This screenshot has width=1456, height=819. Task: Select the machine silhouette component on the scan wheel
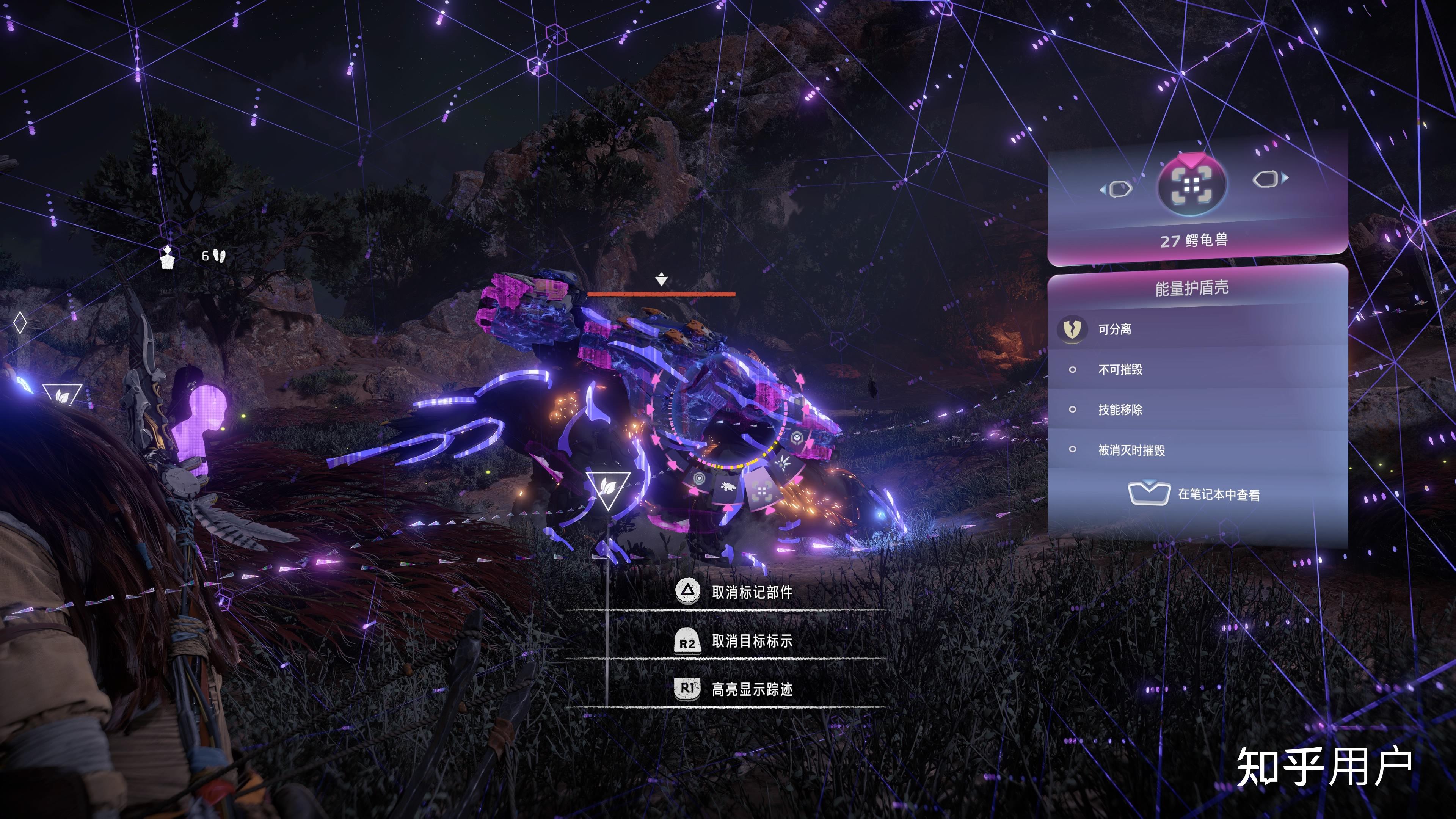click(x=728, y=488)
